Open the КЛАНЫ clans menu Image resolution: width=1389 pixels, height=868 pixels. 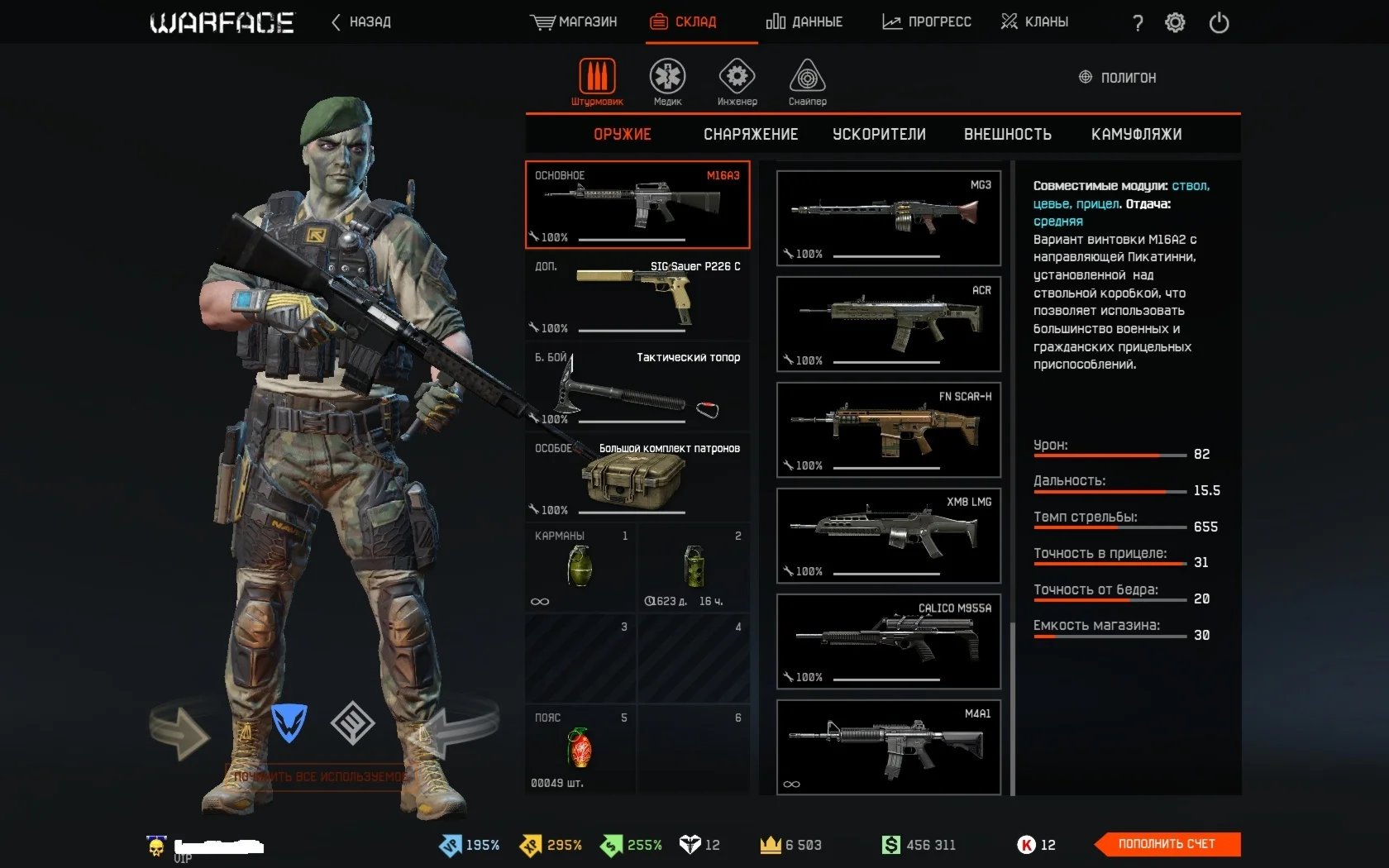click(1034, 22)
